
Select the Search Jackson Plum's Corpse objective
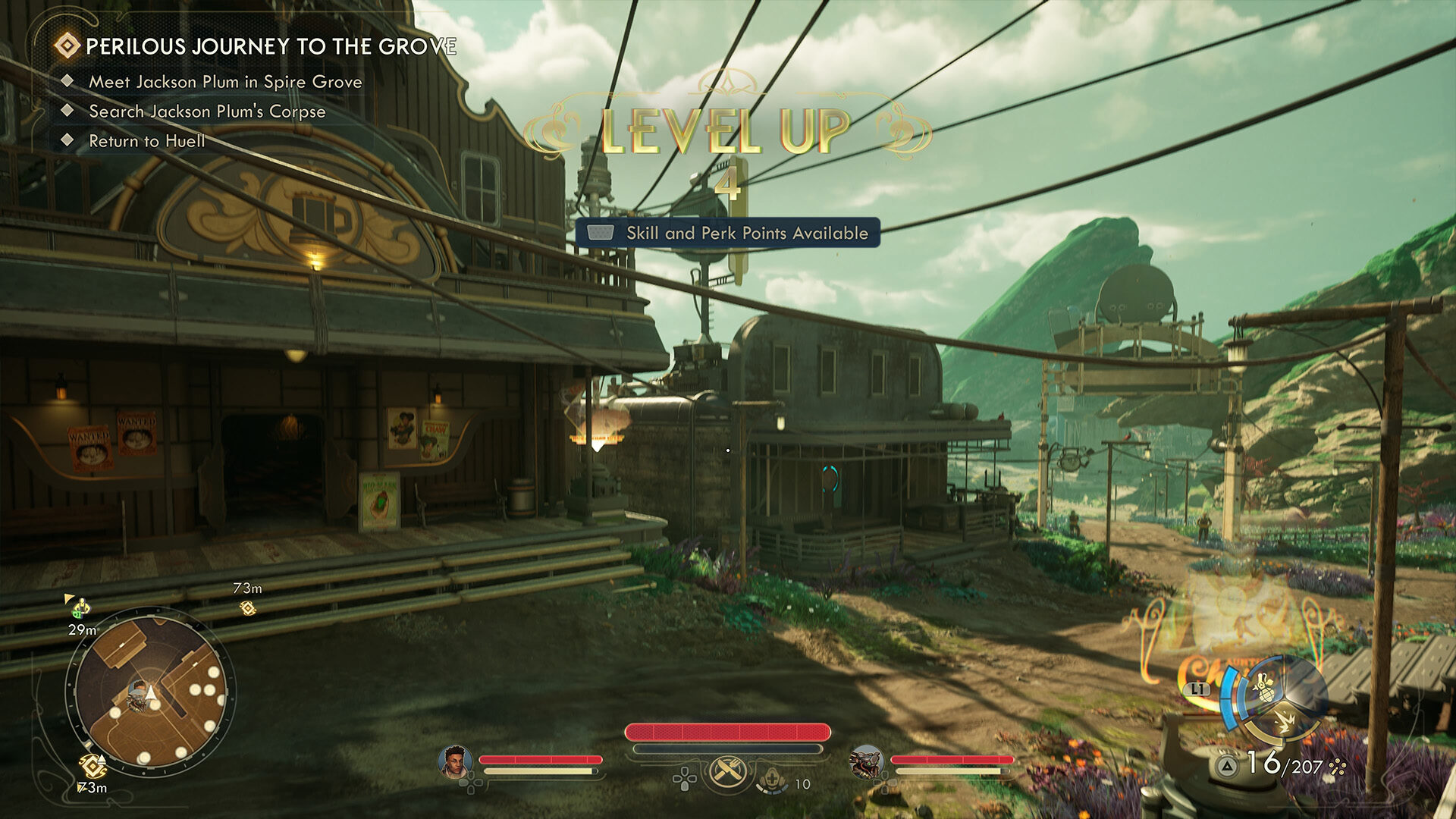207,111
